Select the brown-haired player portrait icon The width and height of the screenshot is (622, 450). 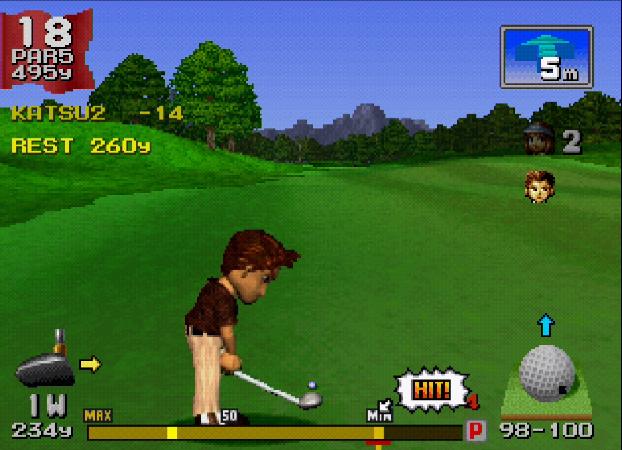540,186
